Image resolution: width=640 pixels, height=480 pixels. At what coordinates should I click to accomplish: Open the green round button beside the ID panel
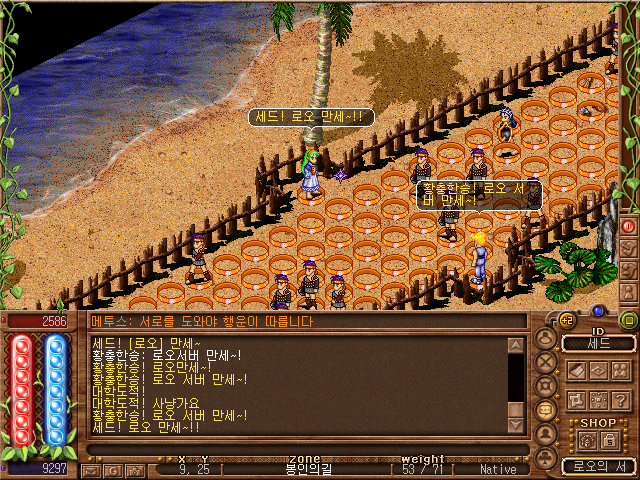pos(629,320)
